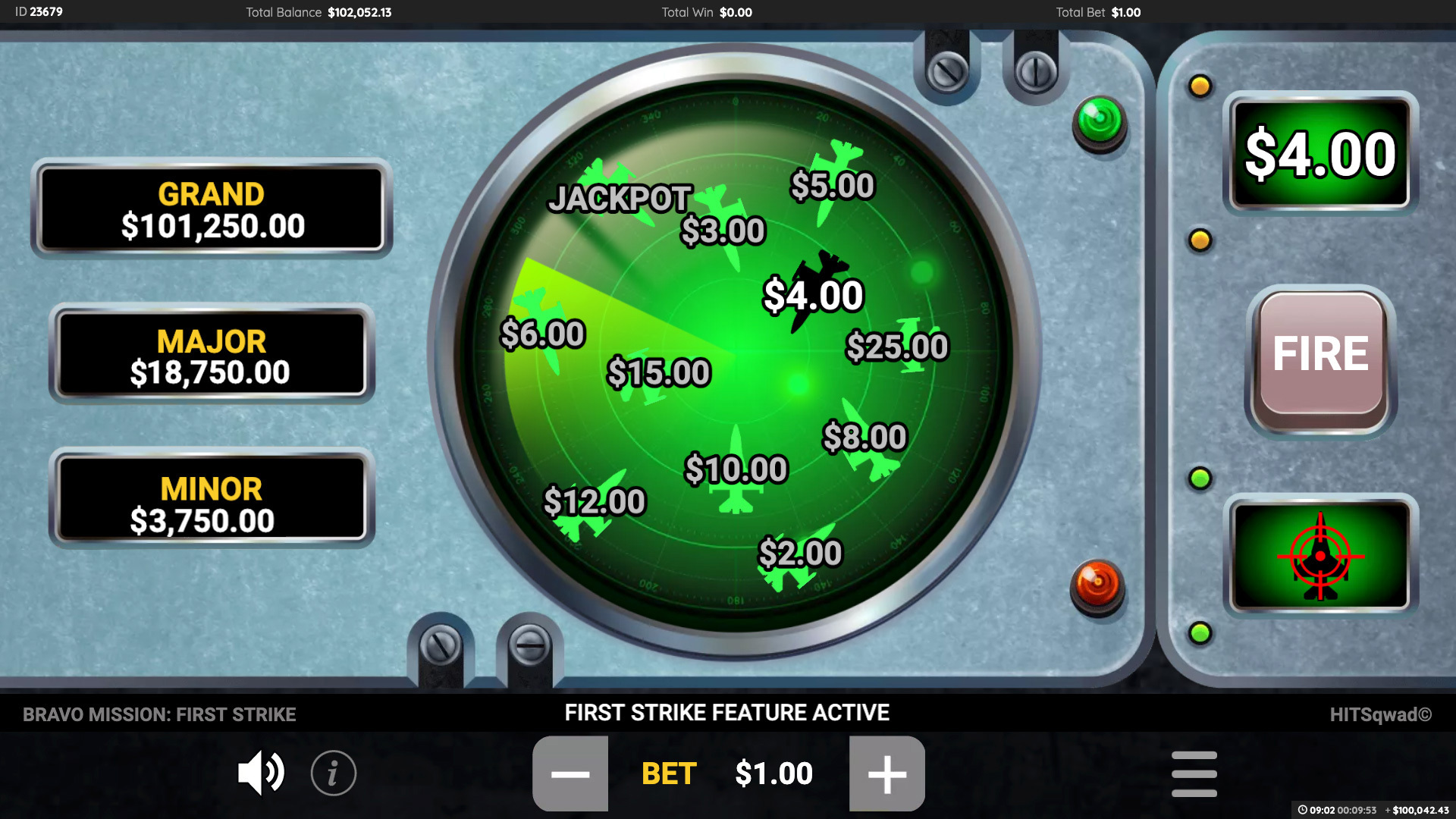Open the game information screen
Image resolution: width=1456 pixels, height=819 pixels.
point(331,773)
